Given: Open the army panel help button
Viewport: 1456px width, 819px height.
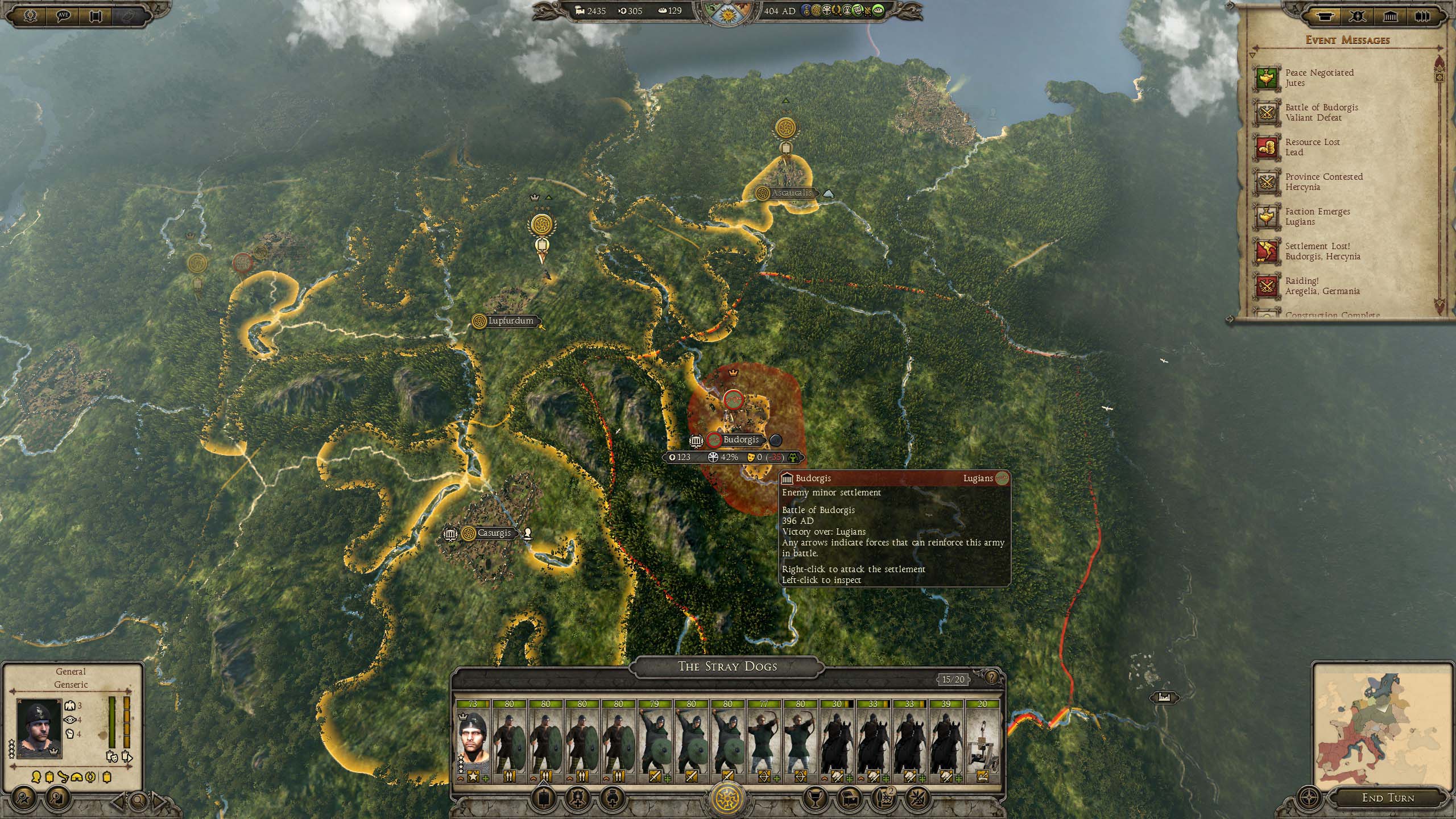Looking at the screenshot, I should [x=992, y=677].
